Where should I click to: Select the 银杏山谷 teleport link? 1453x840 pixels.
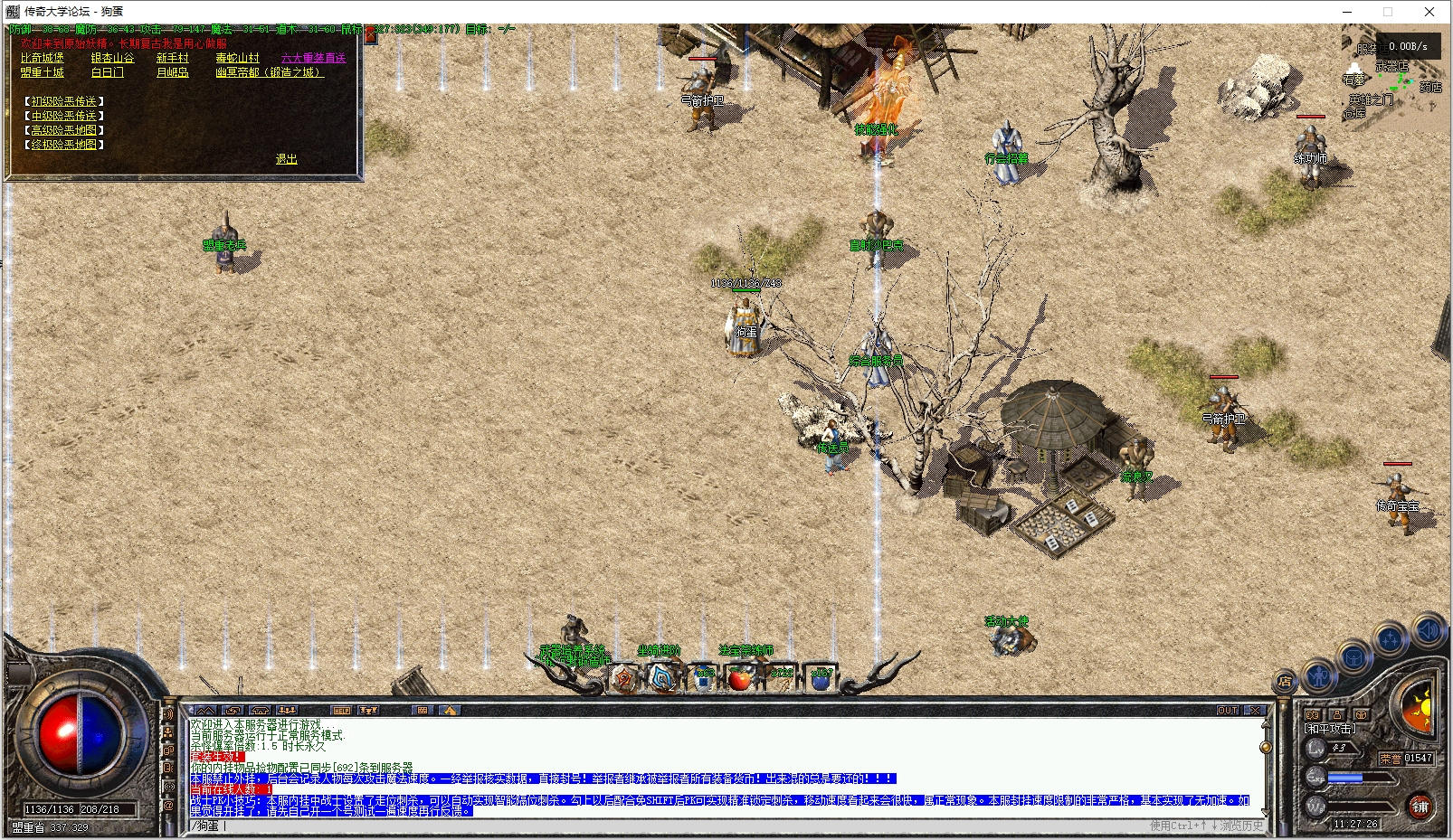(112, 58)
